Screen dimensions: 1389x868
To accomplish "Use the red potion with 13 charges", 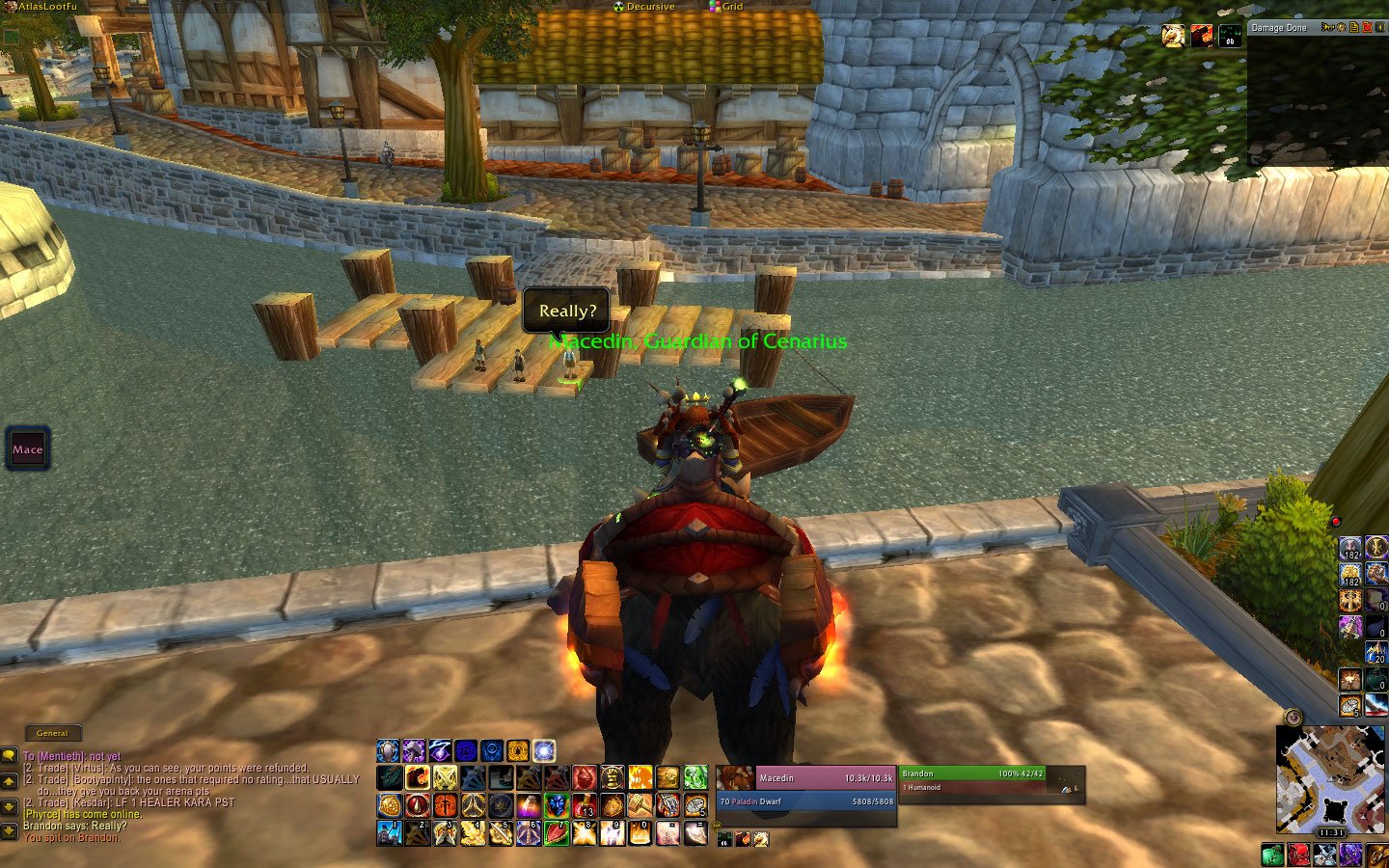I will [584, 805].
